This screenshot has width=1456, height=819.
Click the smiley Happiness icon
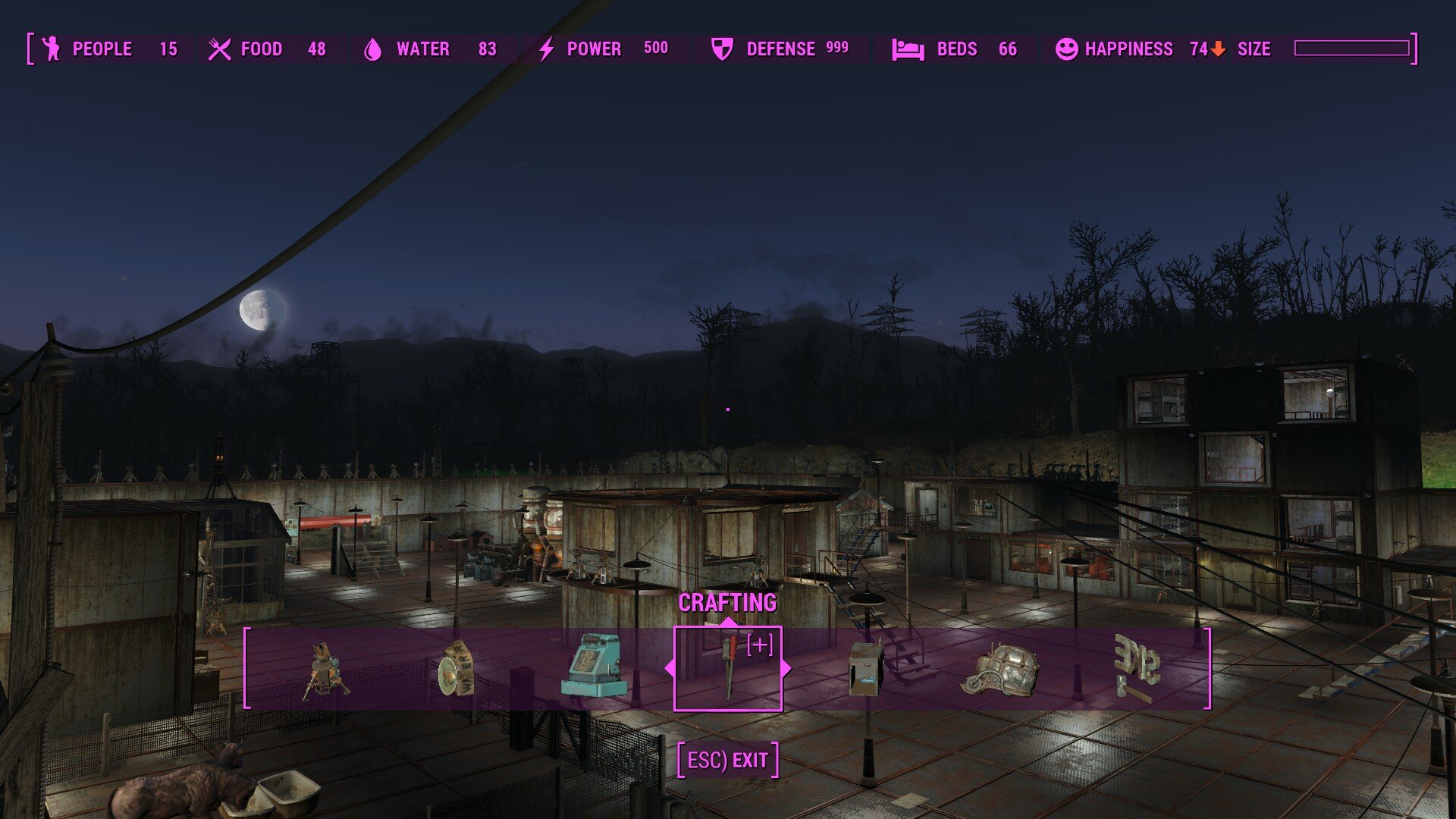[1067, 49]
